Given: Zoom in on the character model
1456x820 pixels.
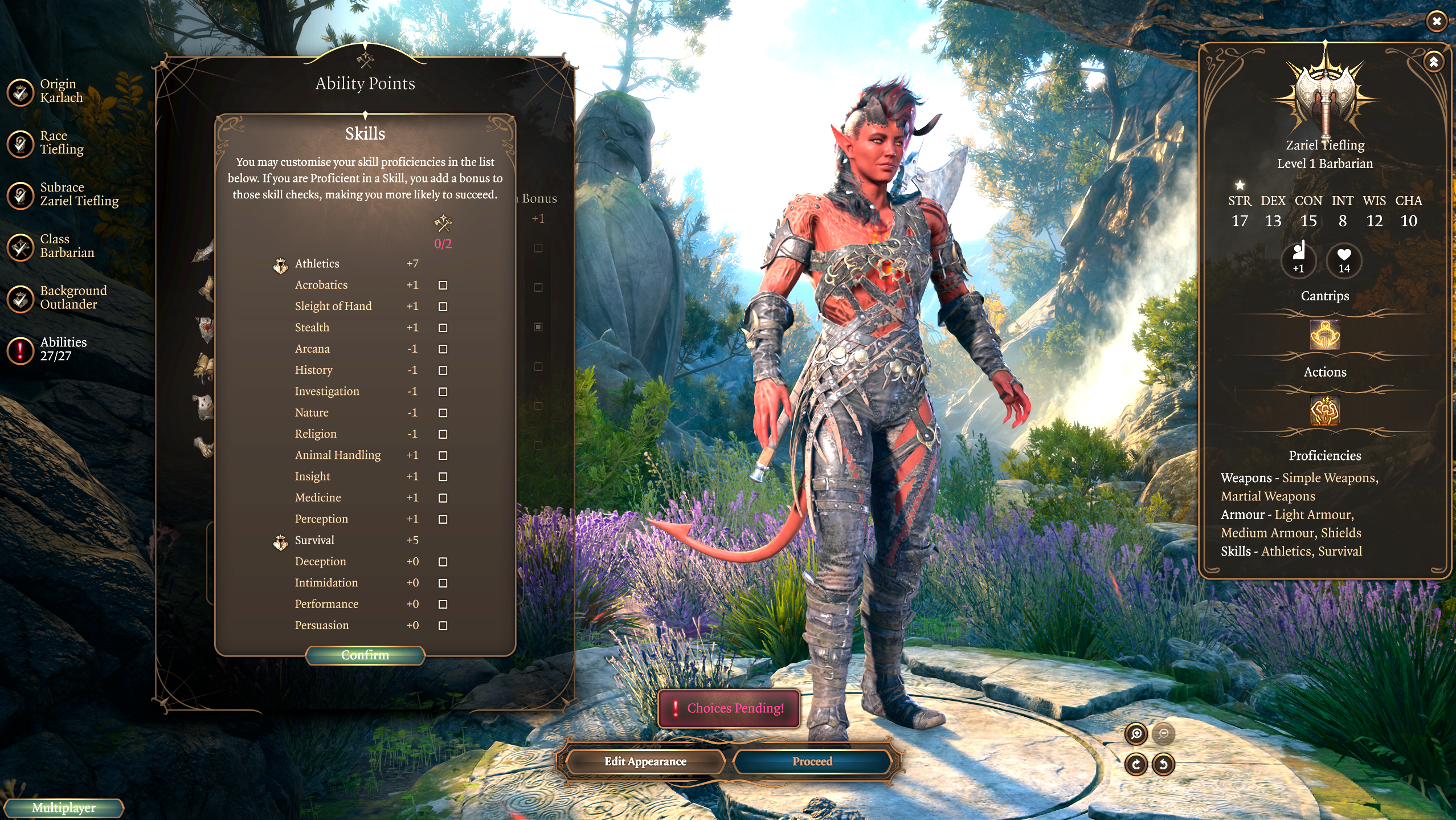Looking at the screenshot, I should click(1136, 734).
